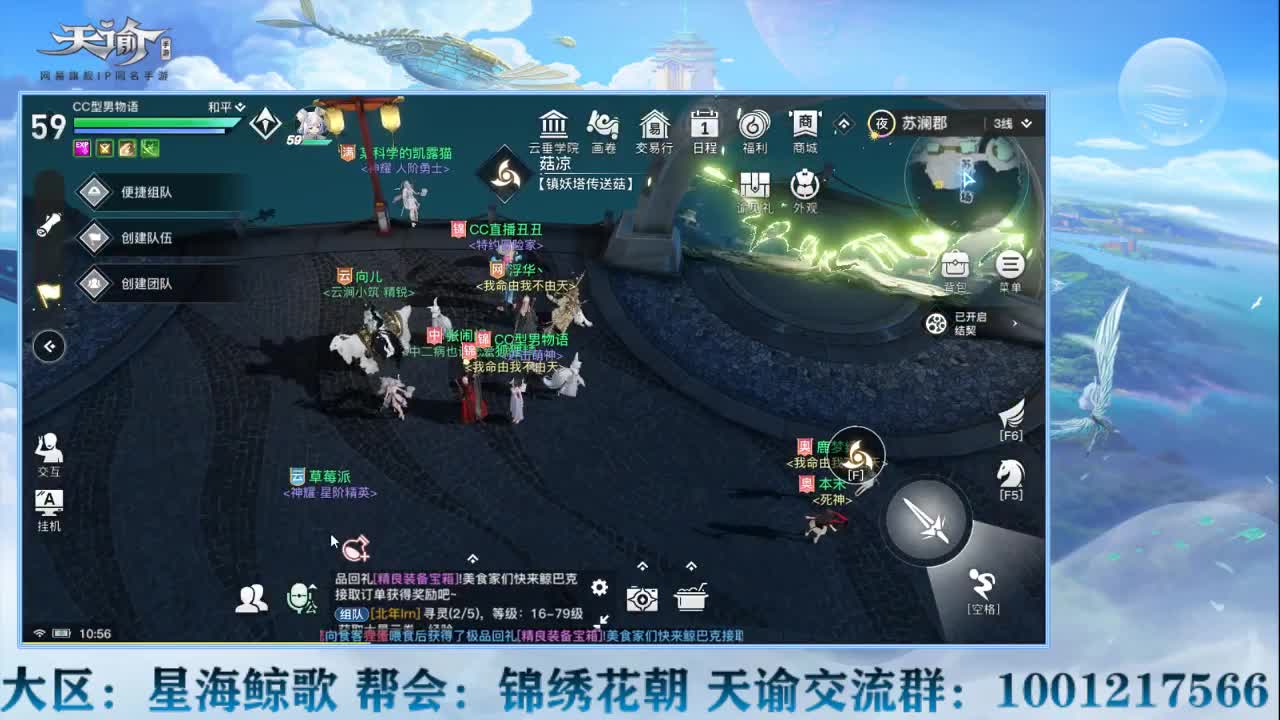Open the 外观 appearance customization icon
This screenshot has height=720, width=1280.
[805, 186]
